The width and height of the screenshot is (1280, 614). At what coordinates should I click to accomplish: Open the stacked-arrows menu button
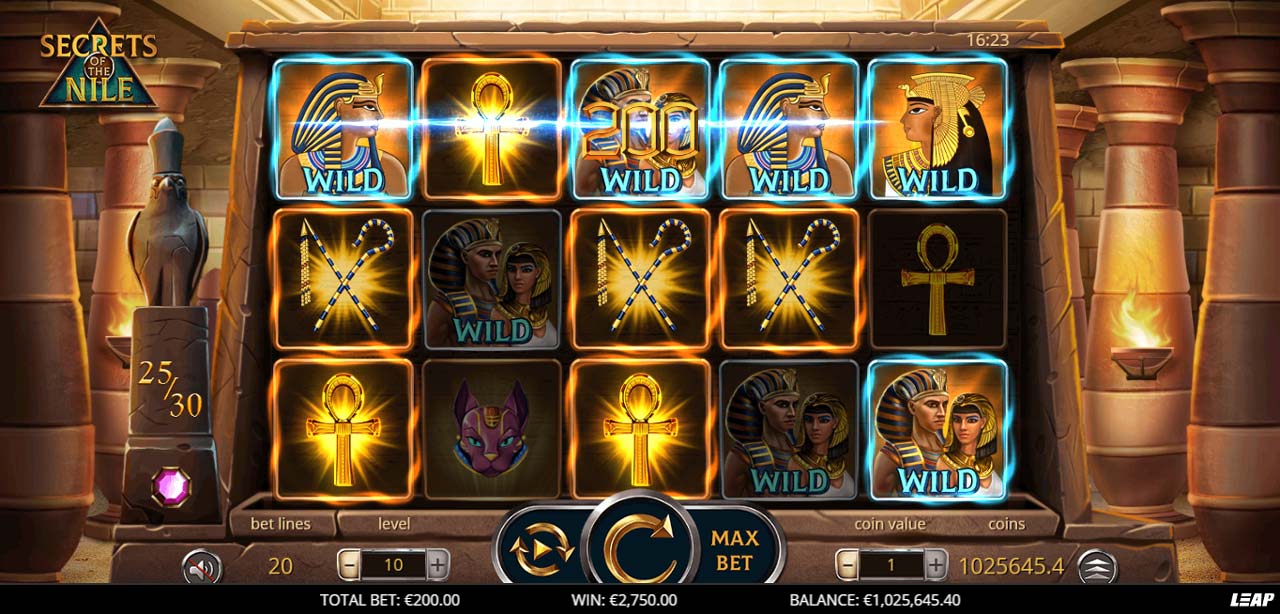[x=1097, y=567]
